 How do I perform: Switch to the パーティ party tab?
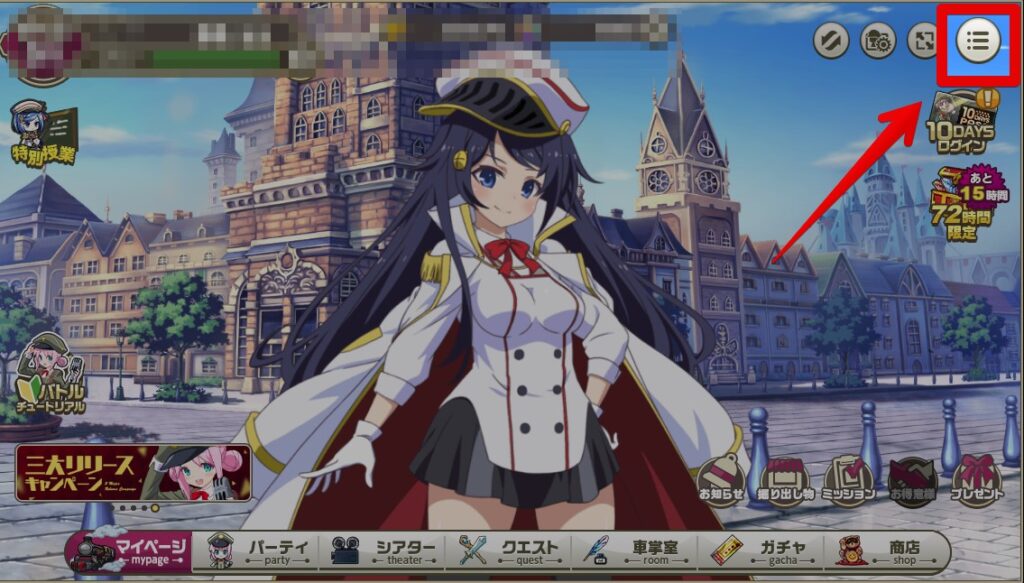tap(257, 551)
